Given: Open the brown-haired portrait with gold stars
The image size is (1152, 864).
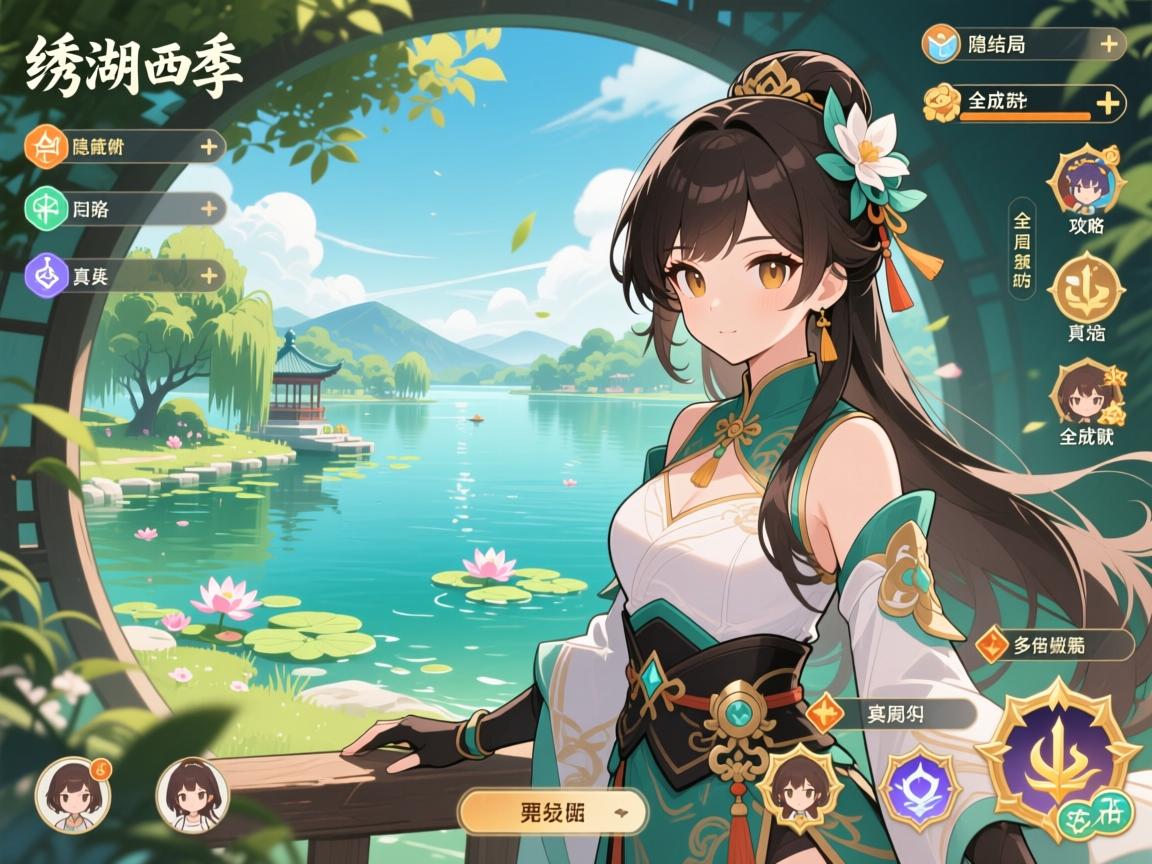Looking at the screenshot, I should (x=1085, y=394).
